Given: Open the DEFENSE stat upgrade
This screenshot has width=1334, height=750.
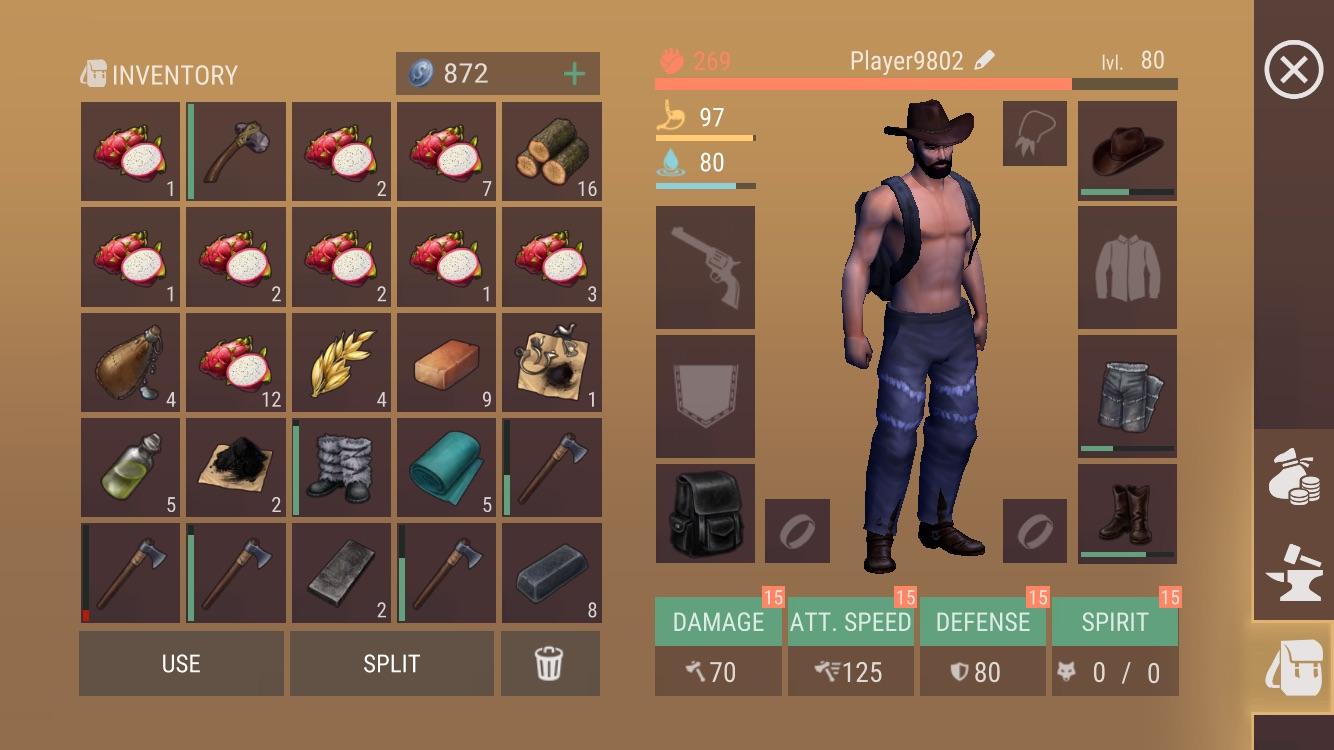Looking at the screenshot, I should tap(982, 621).
